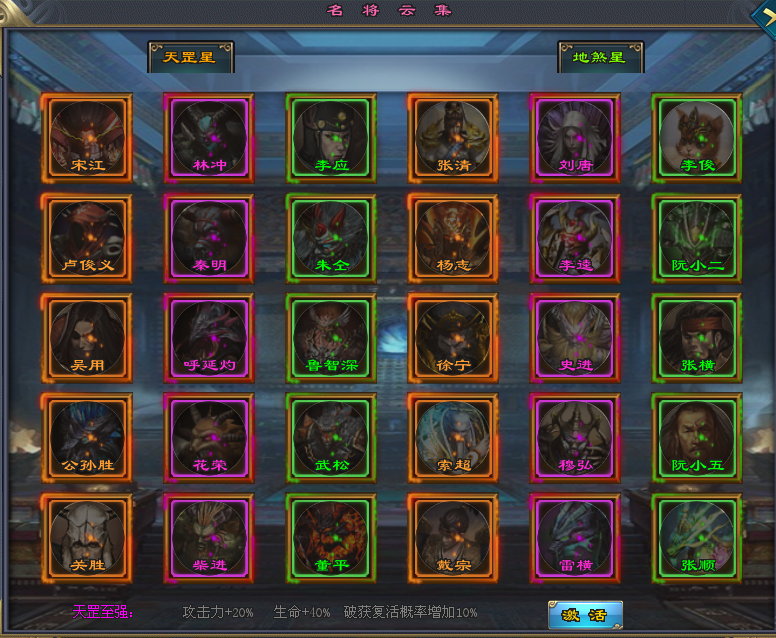
Task: Switch to the 天罡星 tab
Action: point(190,57)
